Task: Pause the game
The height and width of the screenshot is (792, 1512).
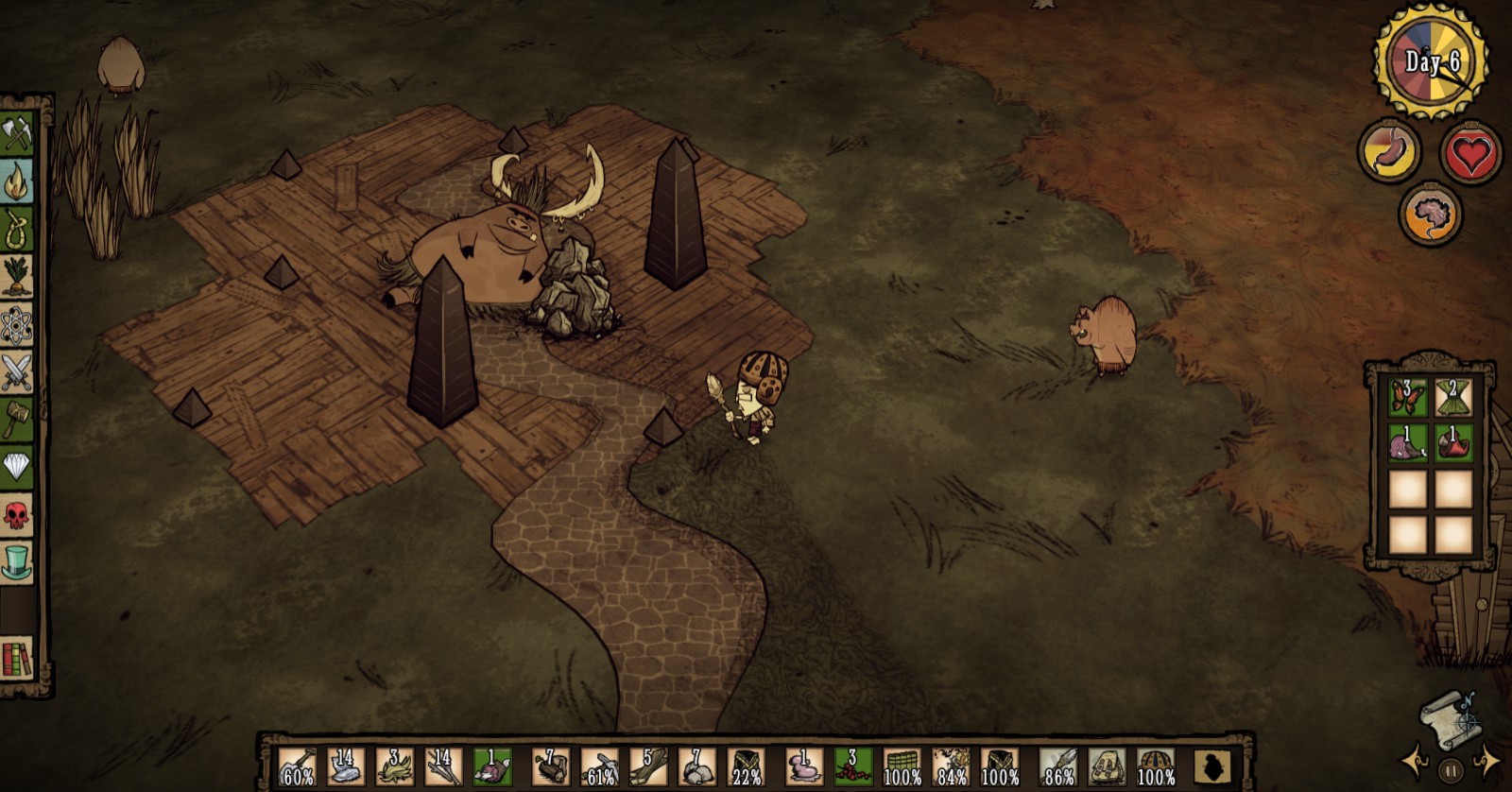Action: 1450,769
